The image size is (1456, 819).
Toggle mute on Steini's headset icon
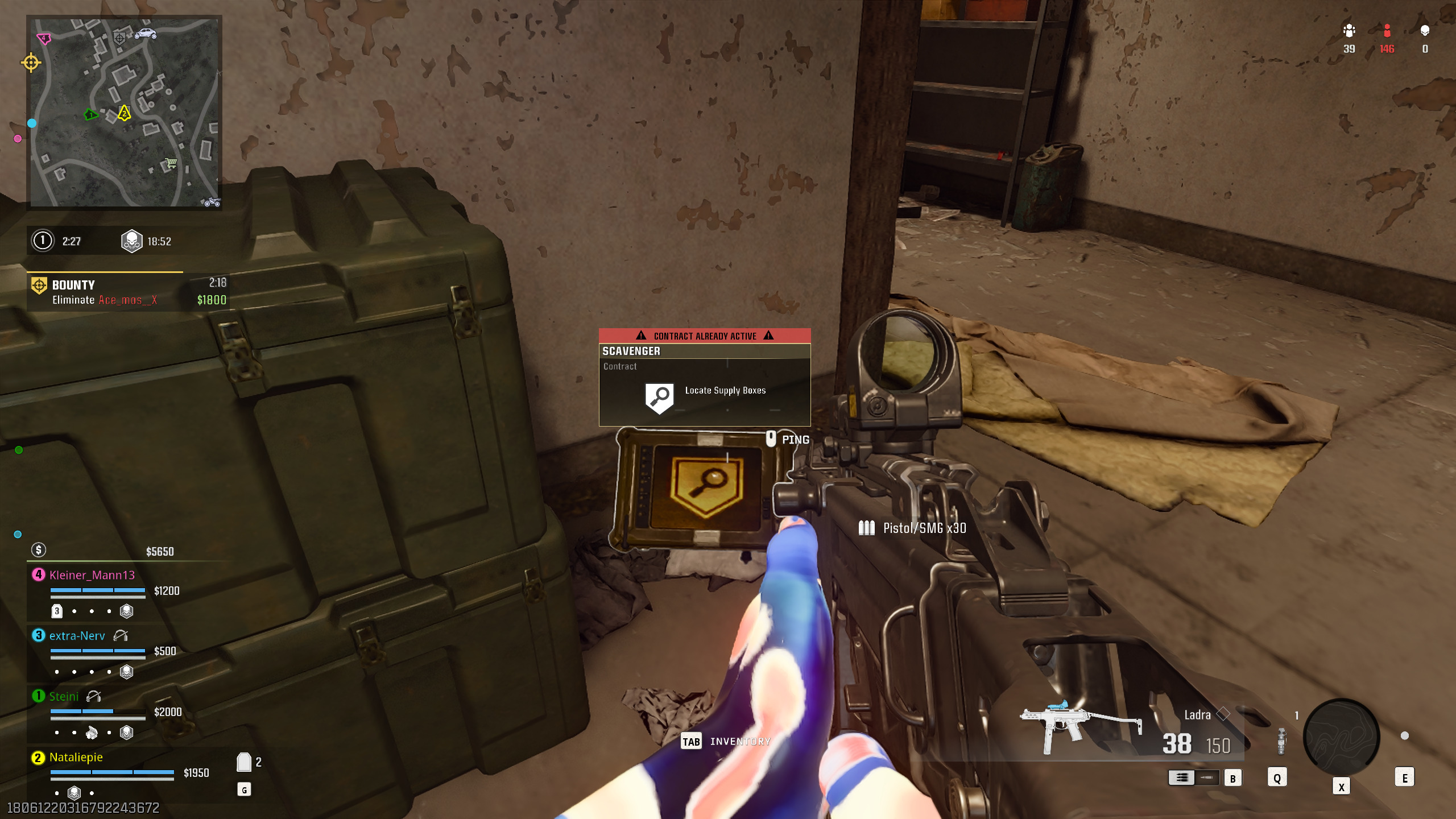pos(93,697)
